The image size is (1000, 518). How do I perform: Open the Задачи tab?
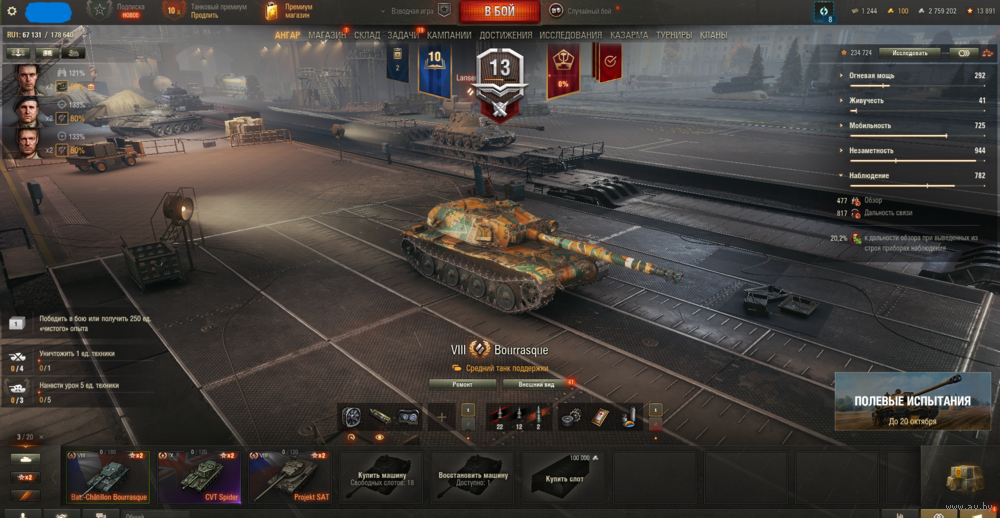404,35
